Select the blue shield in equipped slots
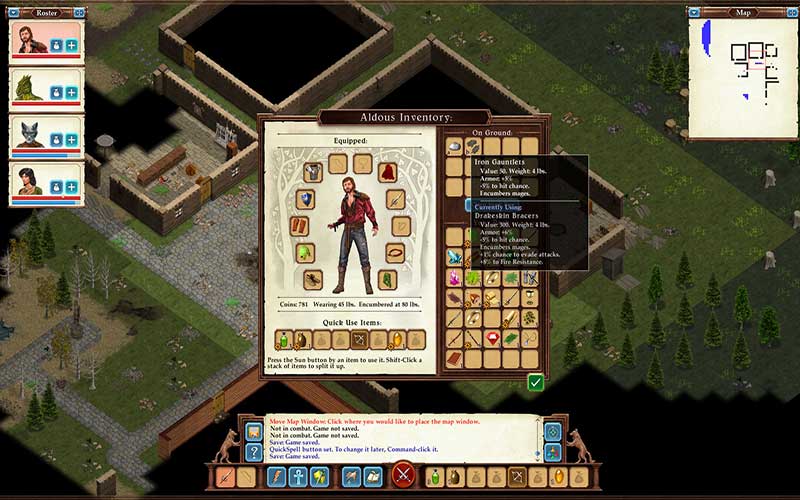 [305, 199]
